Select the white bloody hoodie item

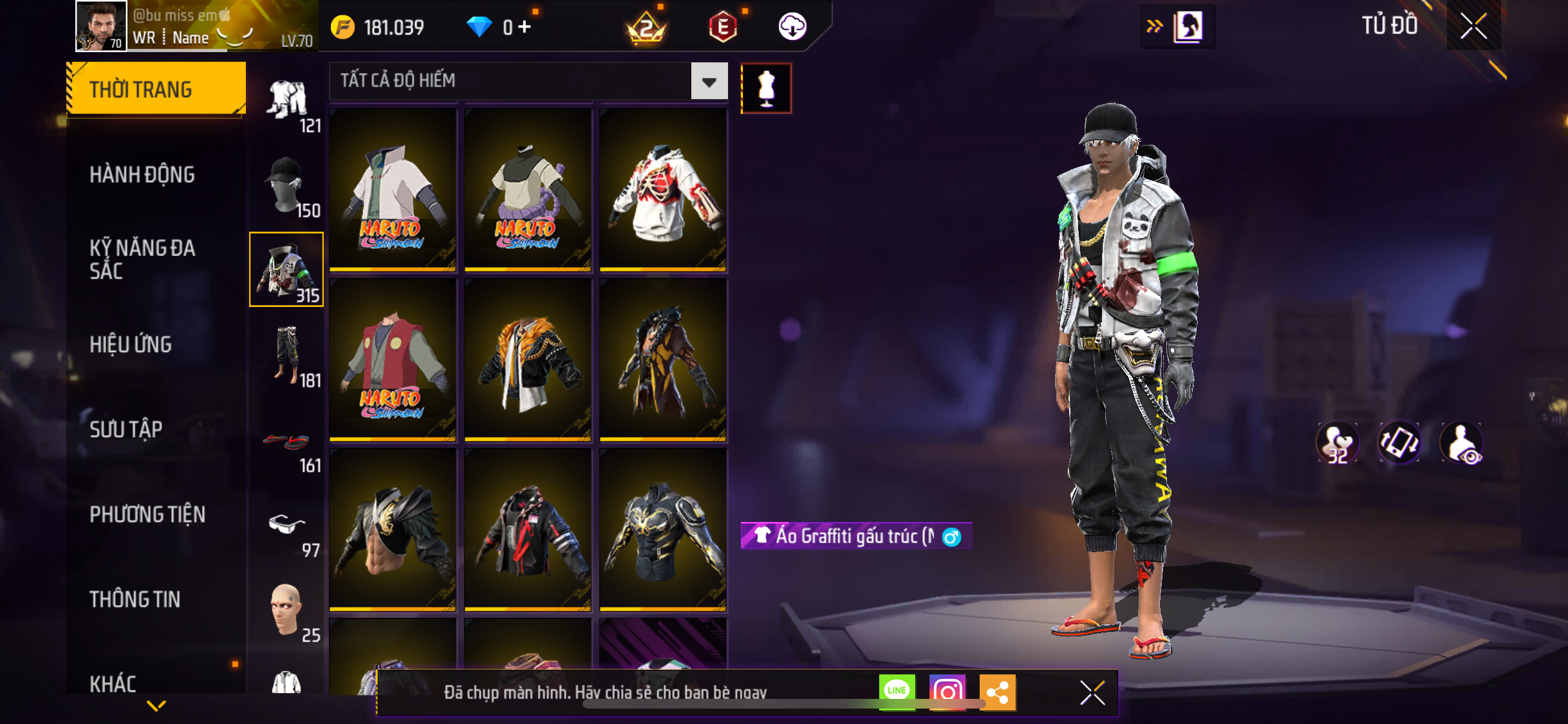663,190
